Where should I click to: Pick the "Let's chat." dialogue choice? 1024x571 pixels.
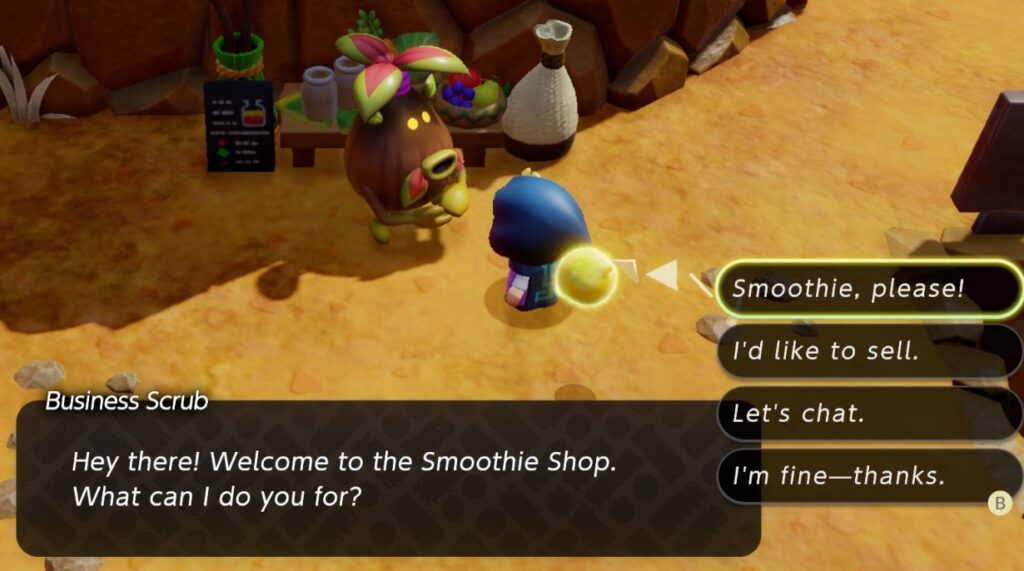[x=868, y=413]
